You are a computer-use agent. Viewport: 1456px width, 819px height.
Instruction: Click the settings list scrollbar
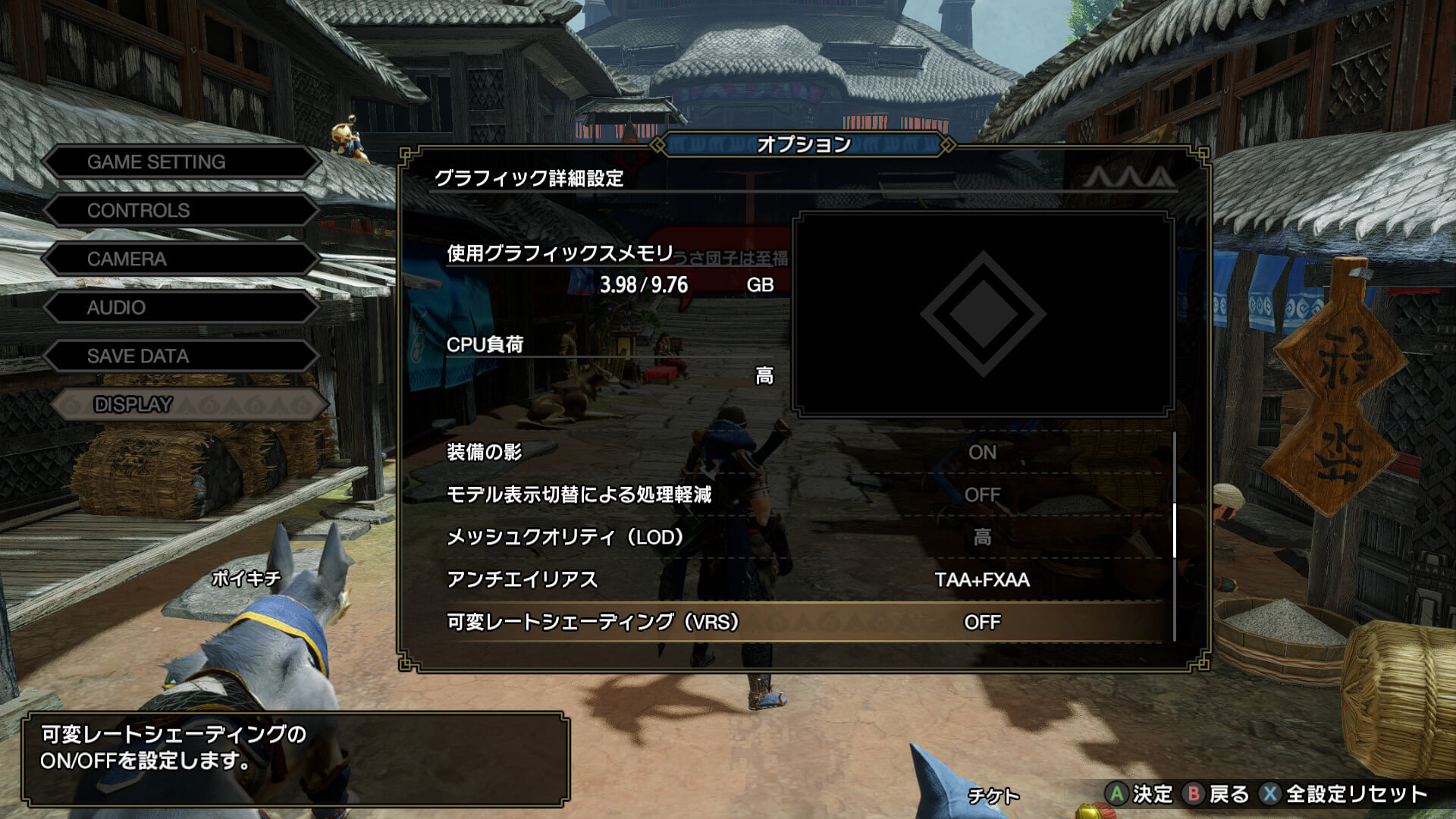coord(1175,531)
